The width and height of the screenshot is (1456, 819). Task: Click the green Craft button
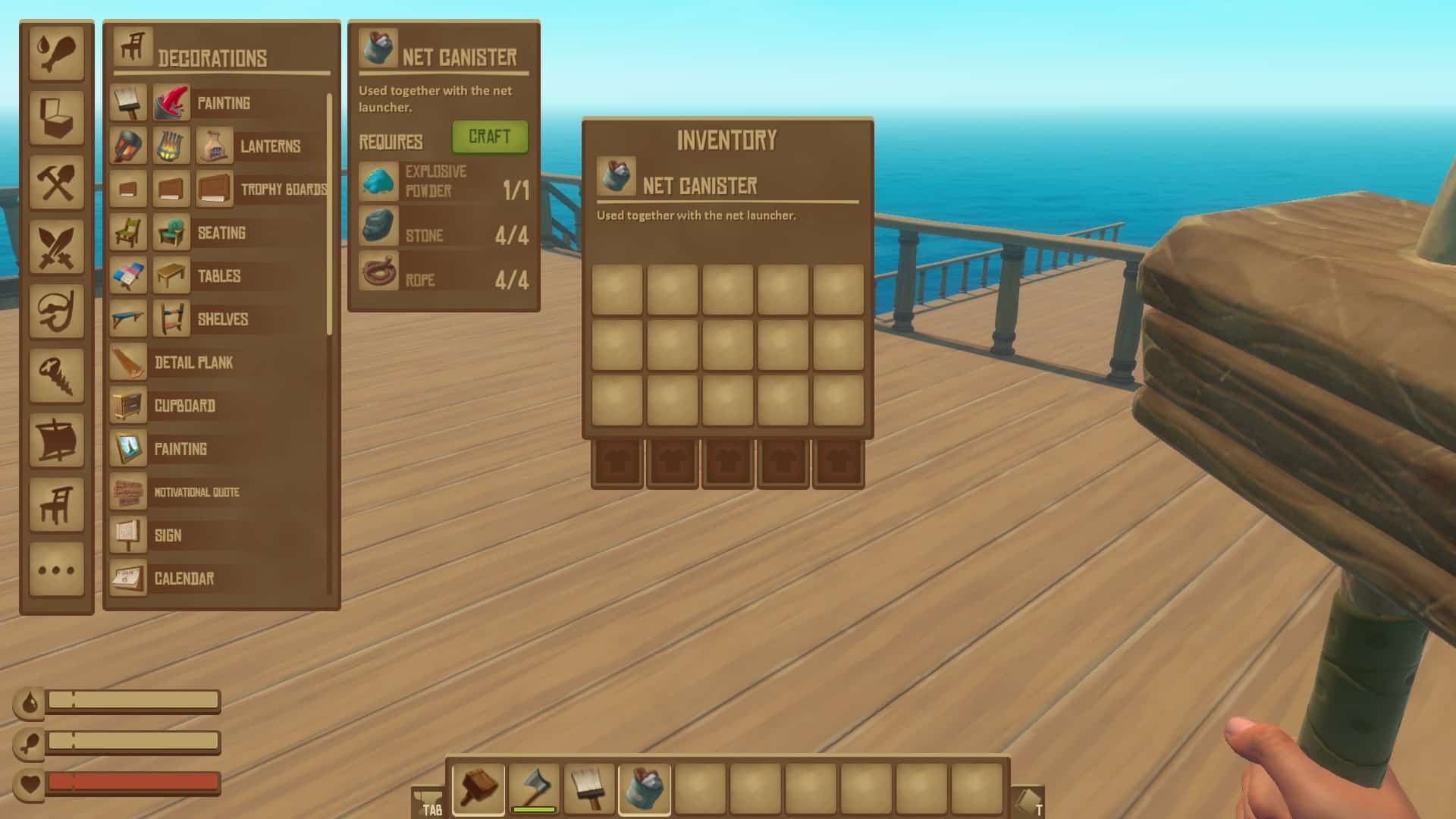490,137
